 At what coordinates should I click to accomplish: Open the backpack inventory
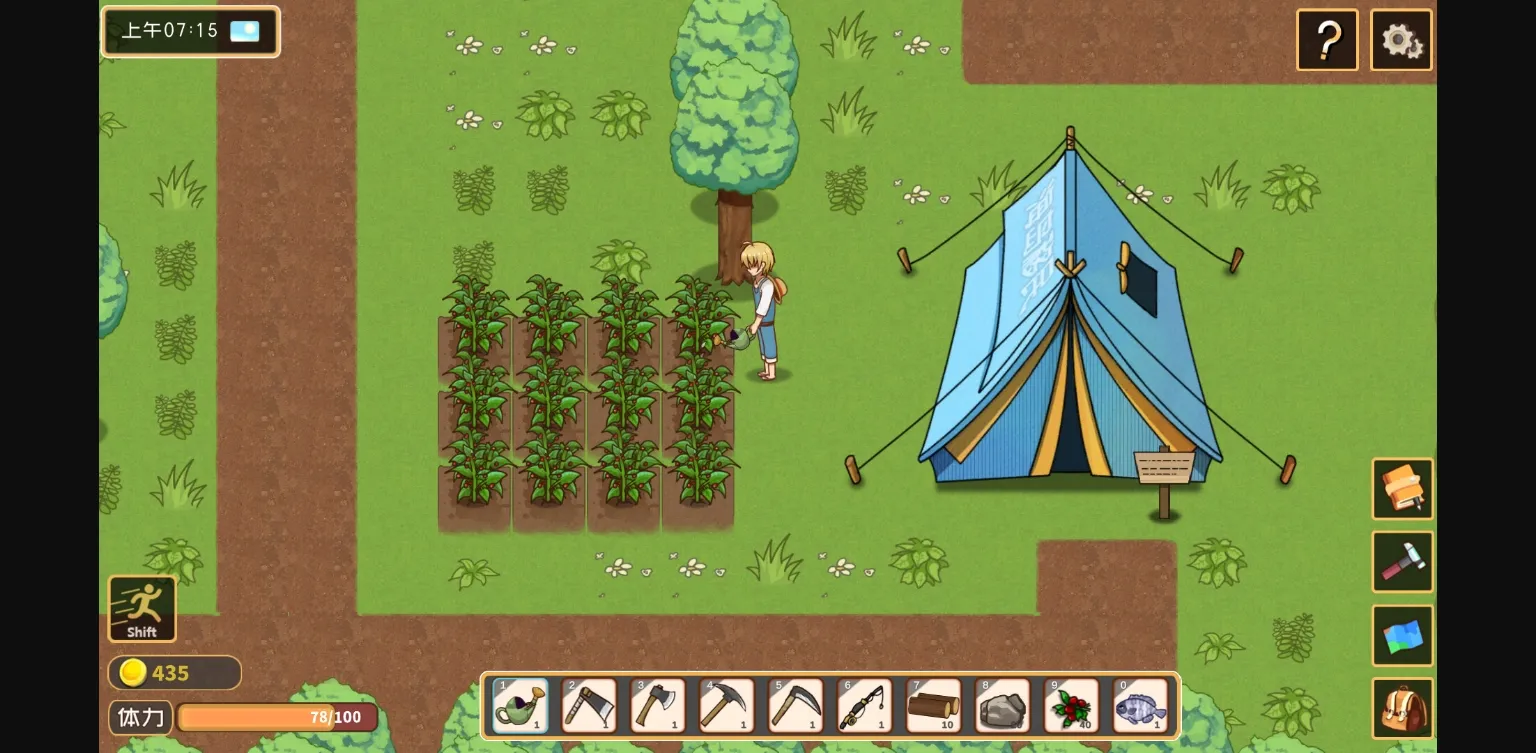click(x=1402, y=709)
